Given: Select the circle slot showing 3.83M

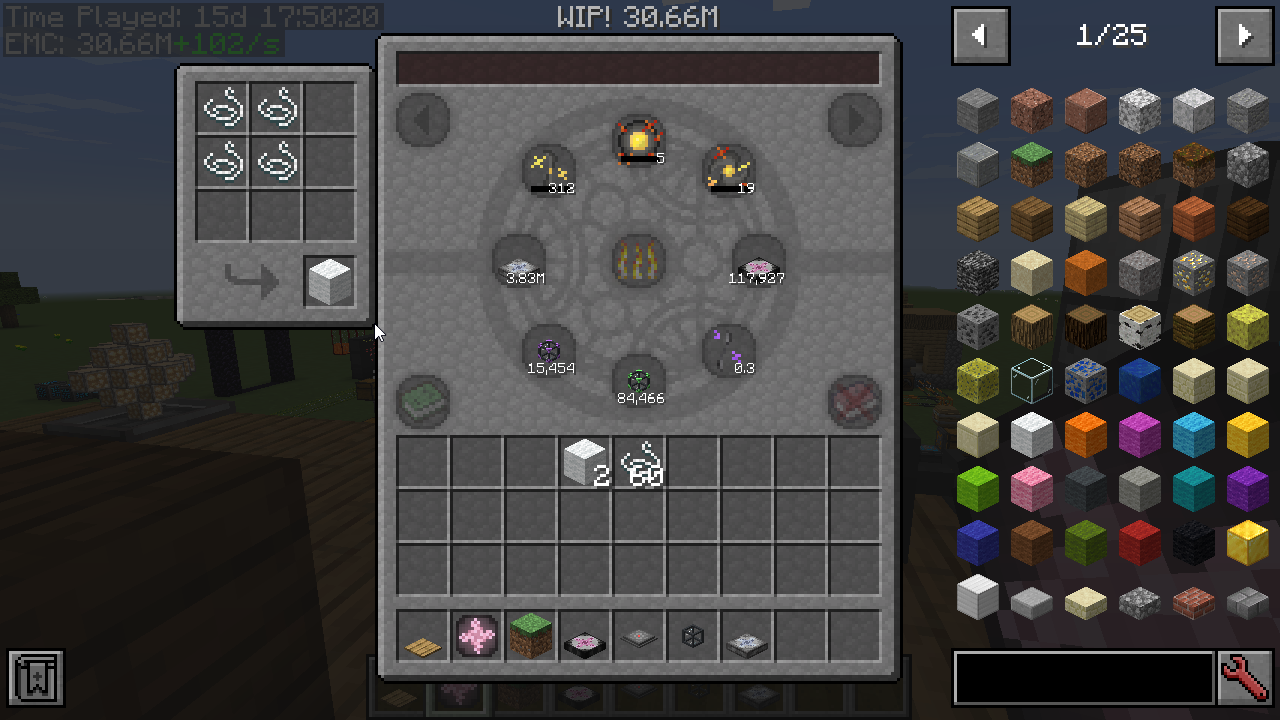Looking at the screenshot, I should tap(520, 261).
